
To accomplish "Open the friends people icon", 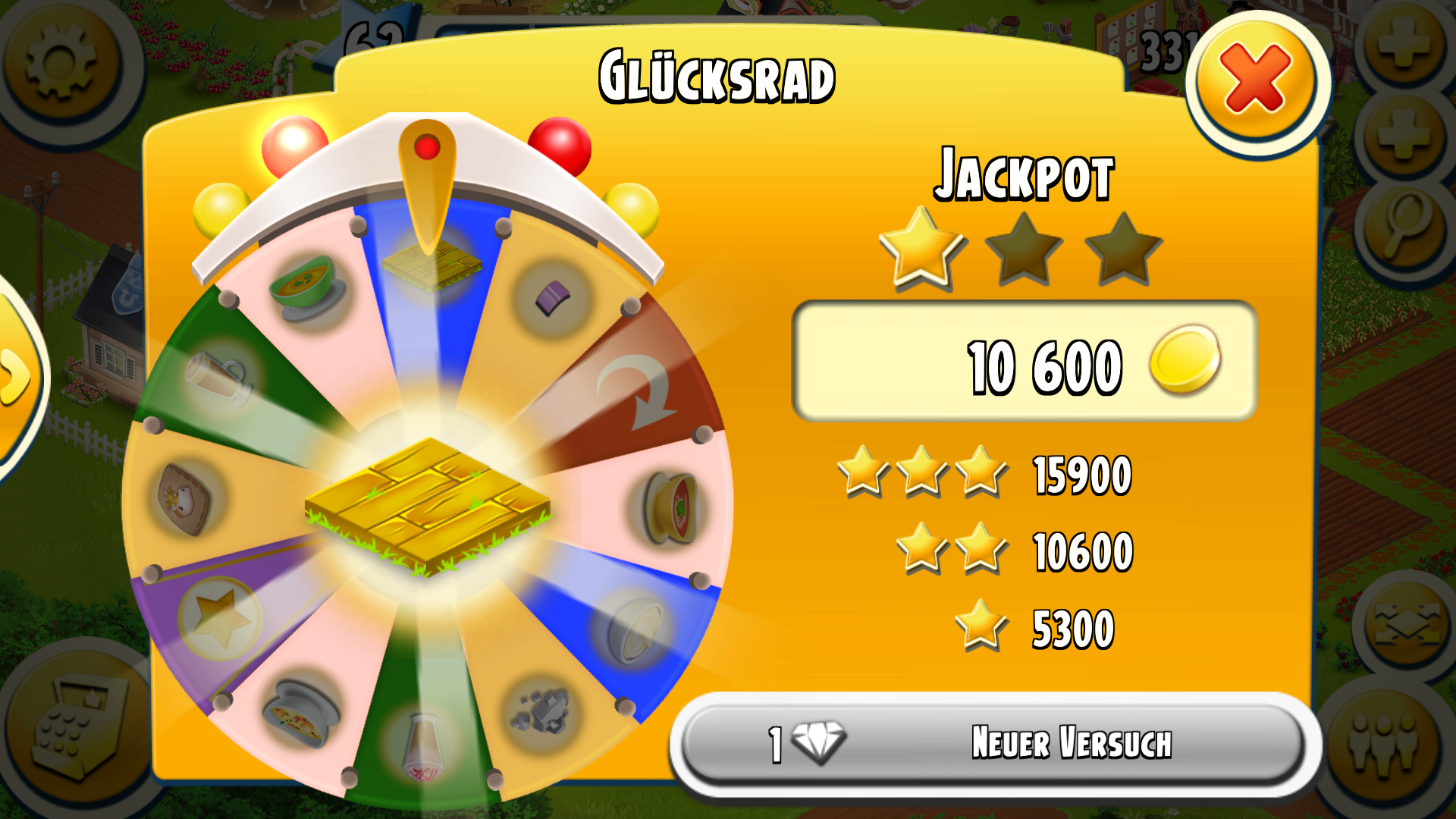I will (x=1384, y=747).
